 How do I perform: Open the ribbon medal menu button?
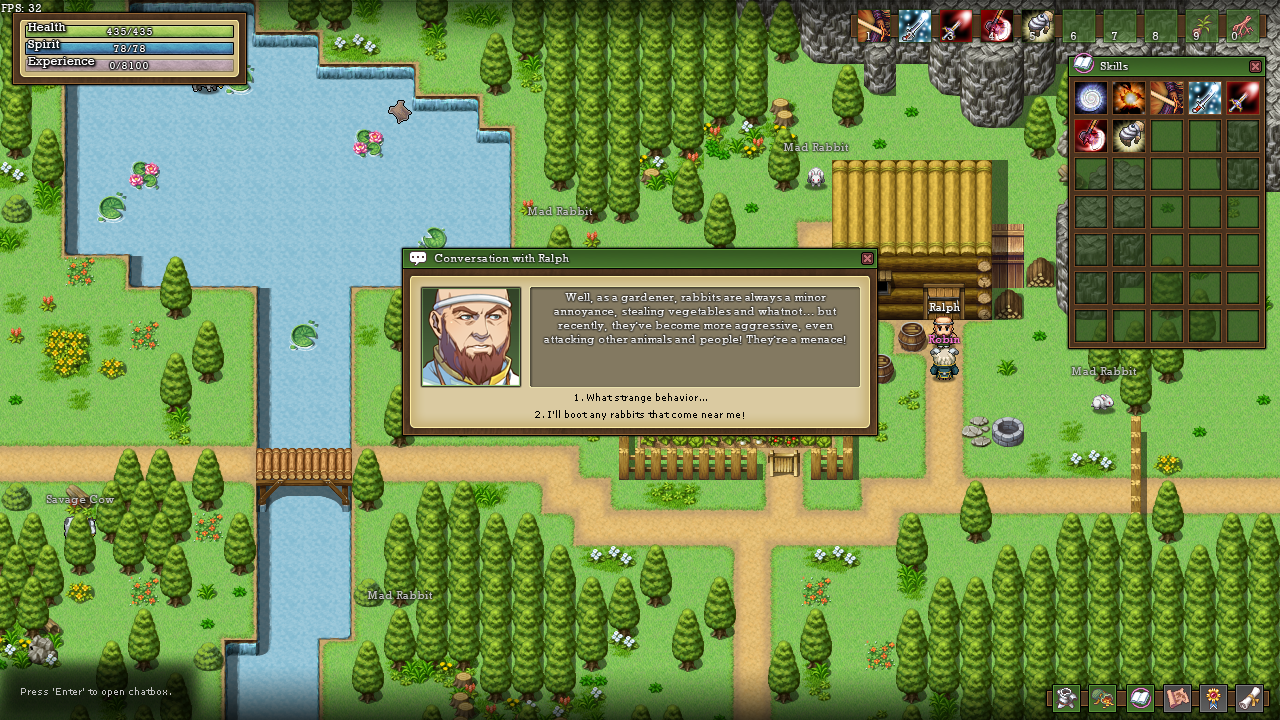click(1214, 698)
